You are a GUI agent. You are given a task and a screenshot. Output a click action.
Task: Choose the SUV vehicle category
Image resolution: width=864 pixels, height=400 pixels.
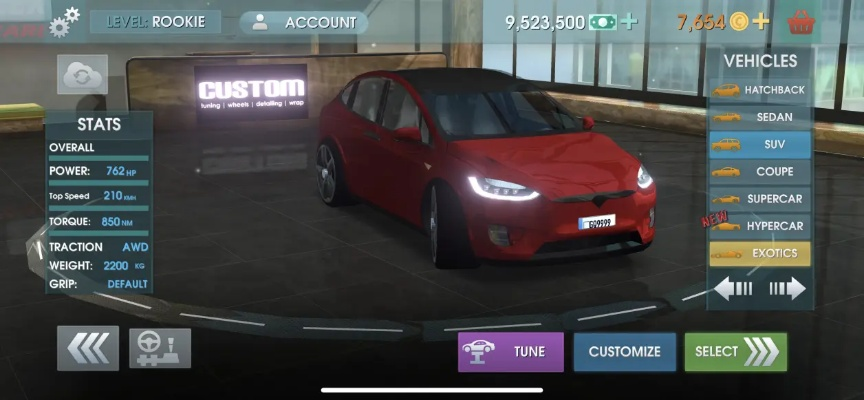[759, 144]
